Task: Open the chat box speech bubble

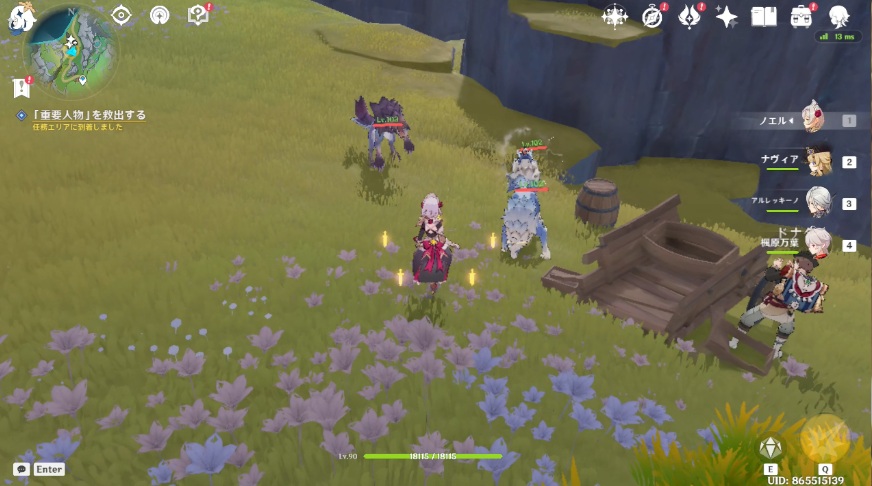Action: 21,469
